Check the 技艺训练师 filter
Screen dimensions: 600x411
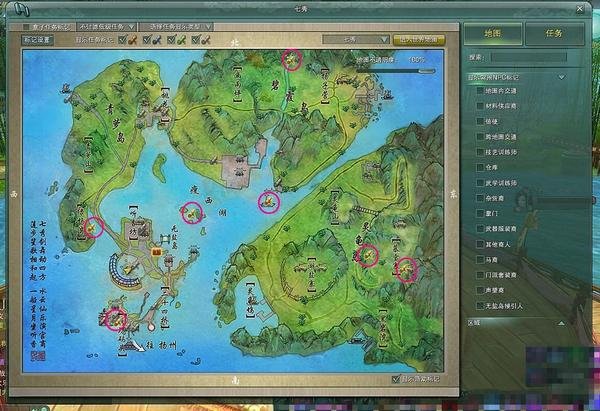tap(481, 152)
